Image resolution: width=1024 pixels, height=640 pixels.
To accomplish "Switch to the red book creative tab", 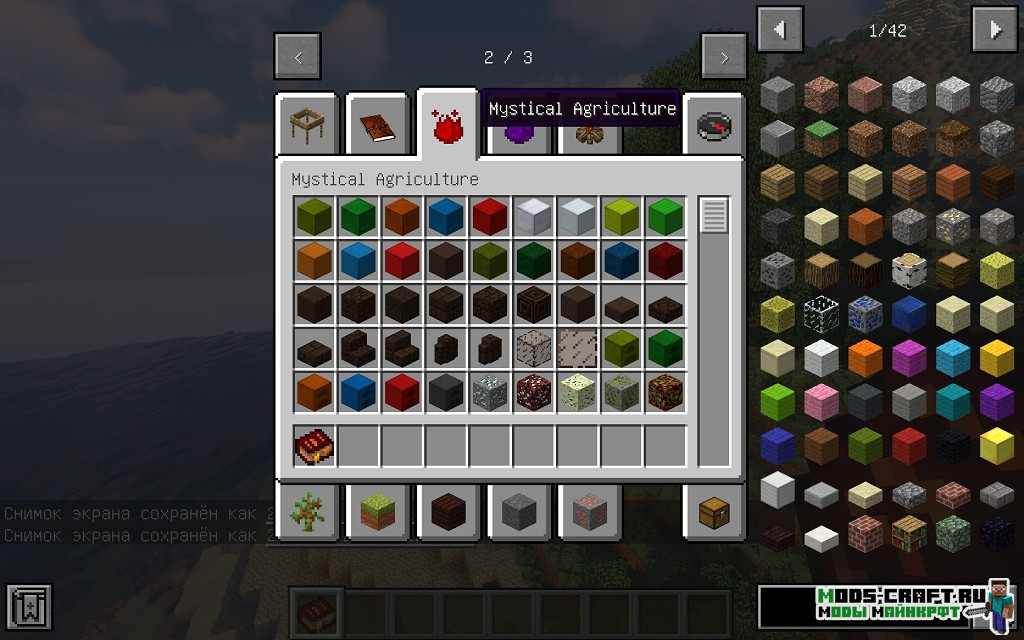I will point(378,125).
